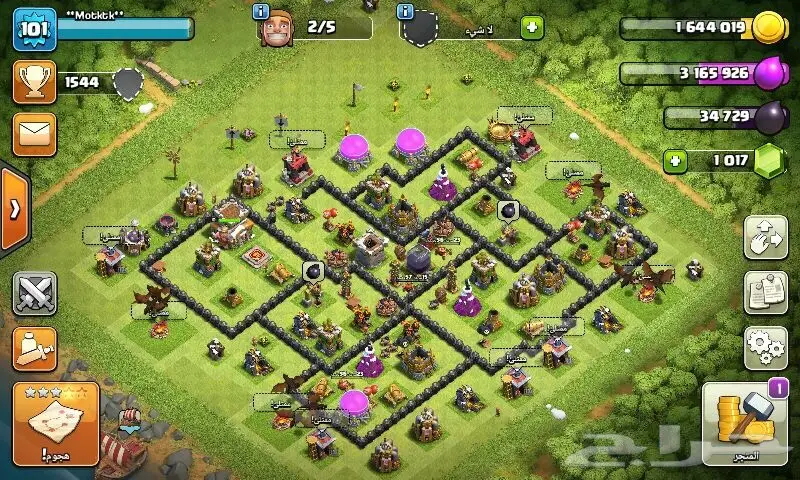Open the gear settings button
This screenshot has width=800, height=480.
(x=765, y=346)
